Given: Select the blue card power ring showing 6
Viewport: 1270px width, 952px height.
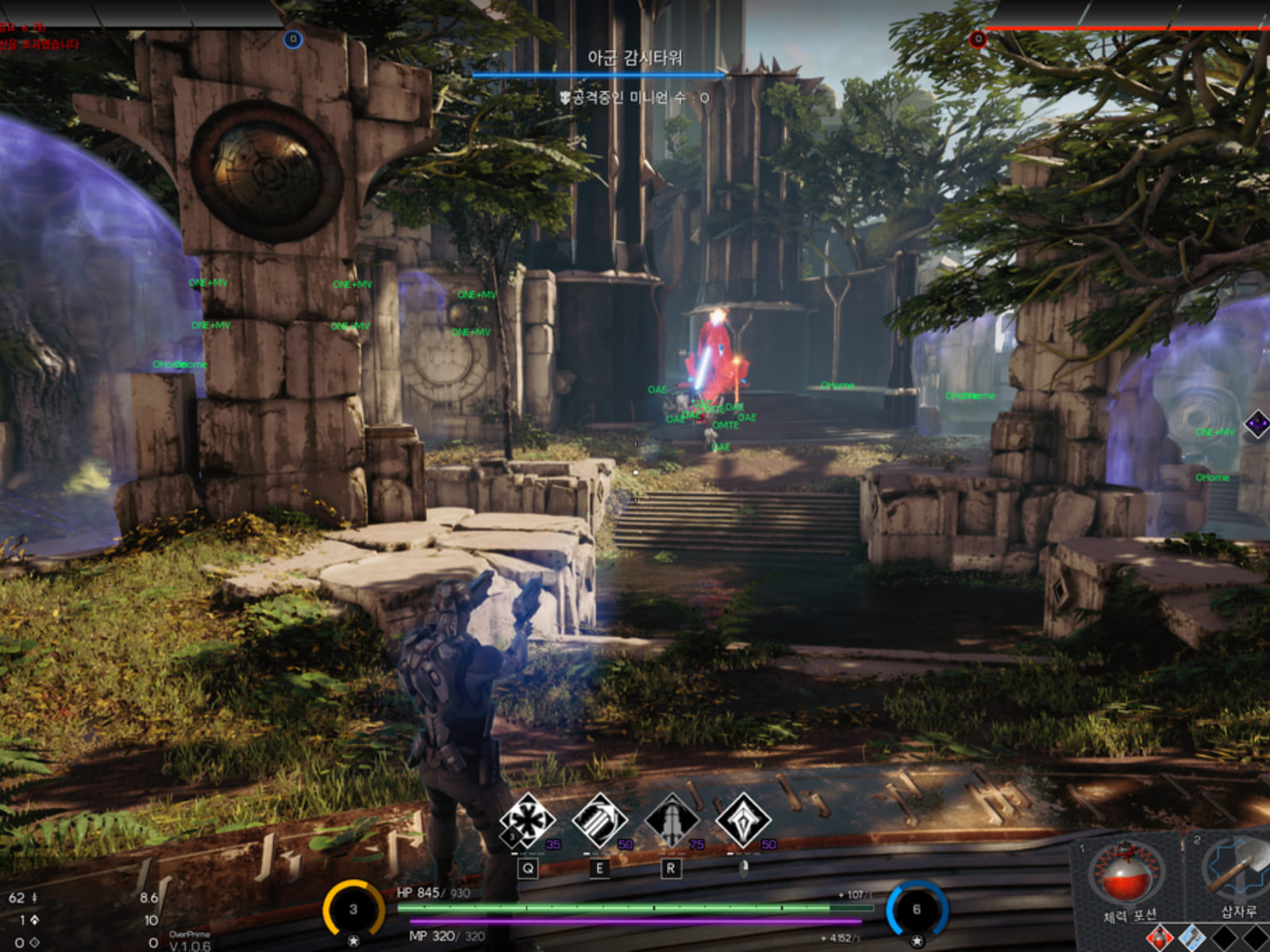Looking at the screenshot, I should tap(917, 909).
